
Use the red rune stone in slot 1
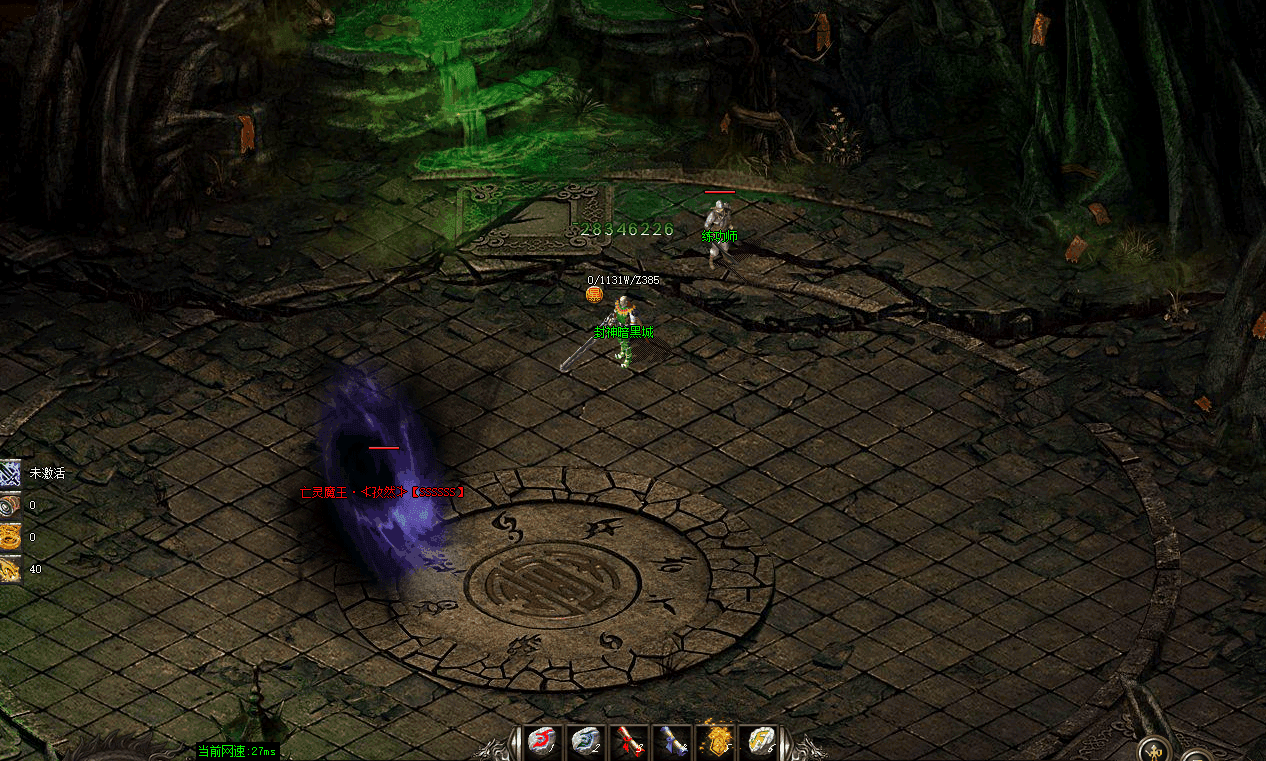541,741
